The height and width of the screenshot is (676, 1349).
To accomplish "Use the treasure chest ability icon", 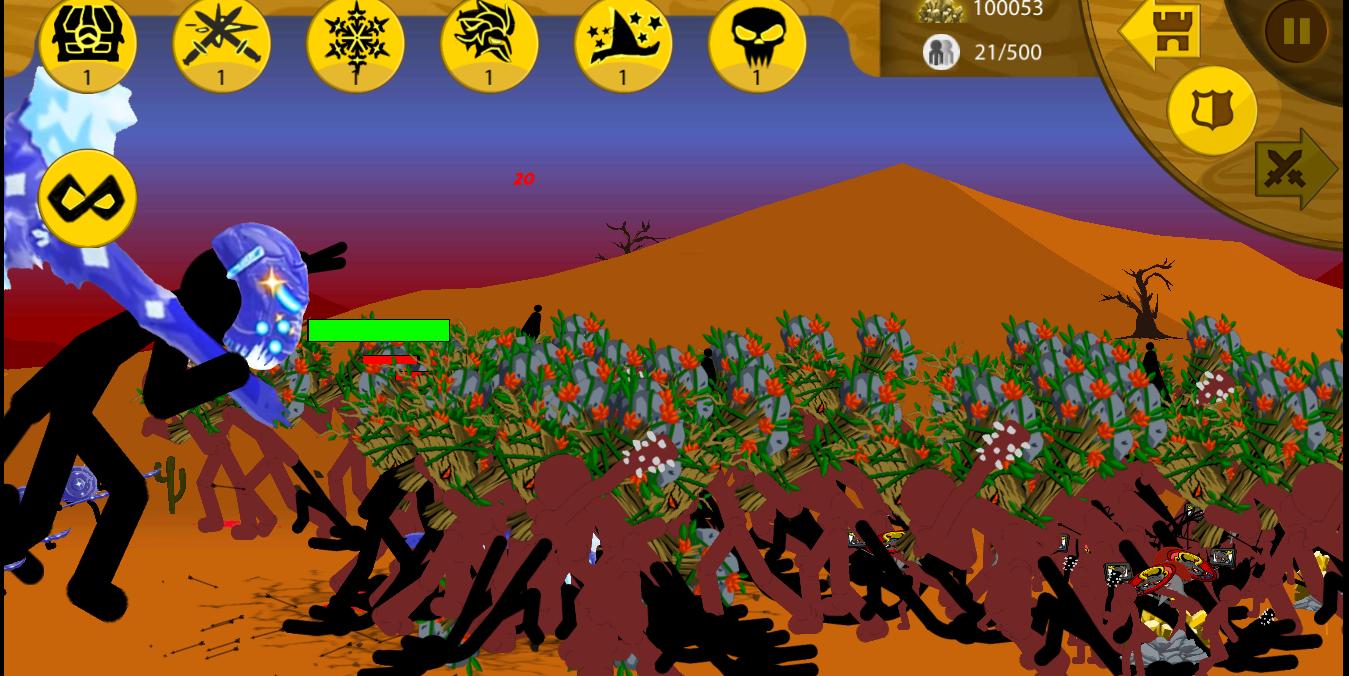I will [87, 42].
